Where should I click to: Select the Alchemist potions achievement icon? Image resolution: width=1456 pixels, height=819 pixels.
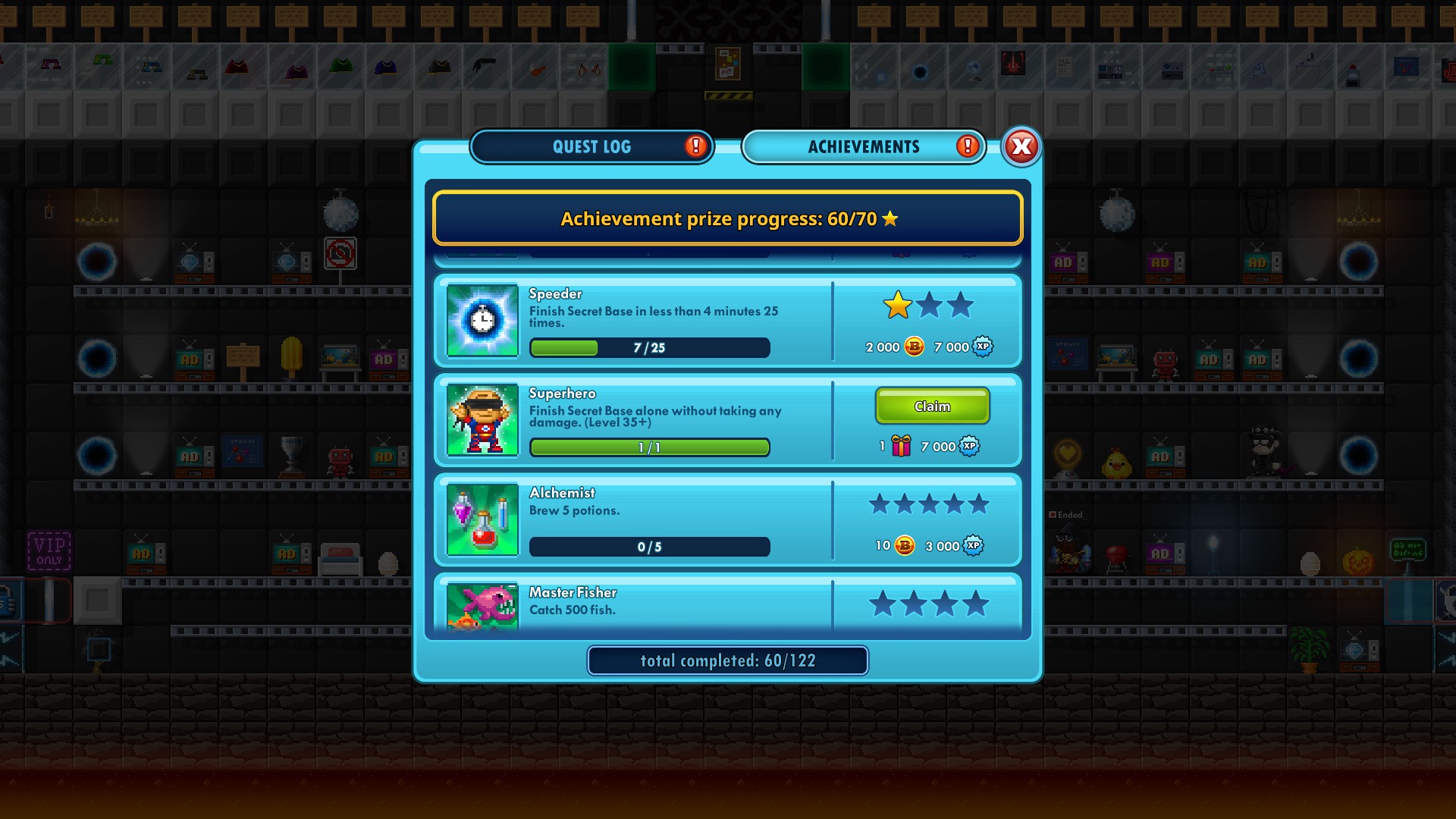coord(482,519)
